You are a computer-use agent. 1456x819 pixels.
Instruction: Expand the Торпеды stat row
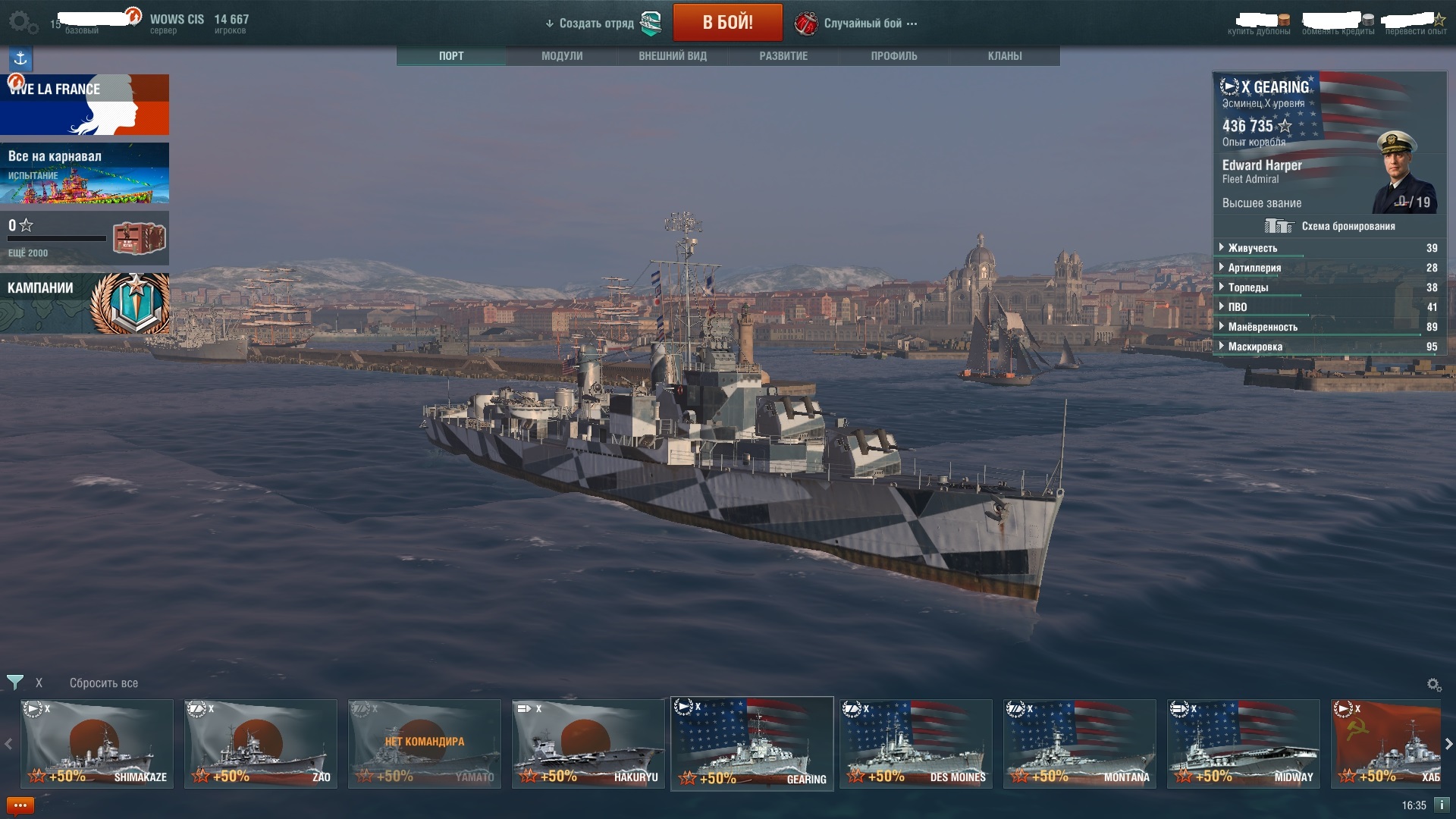point(1248,287)
